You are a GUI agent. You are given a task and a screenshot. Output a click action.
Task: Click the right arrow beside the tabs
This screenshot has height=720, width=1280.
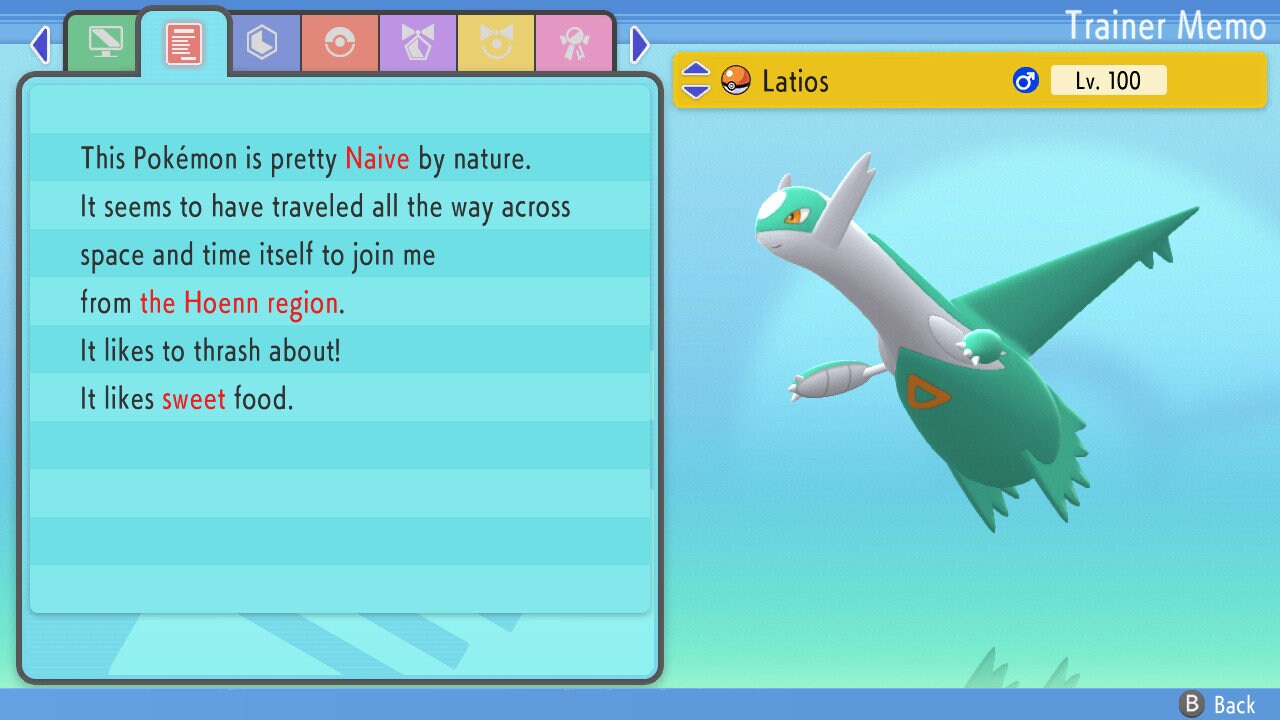640,44
